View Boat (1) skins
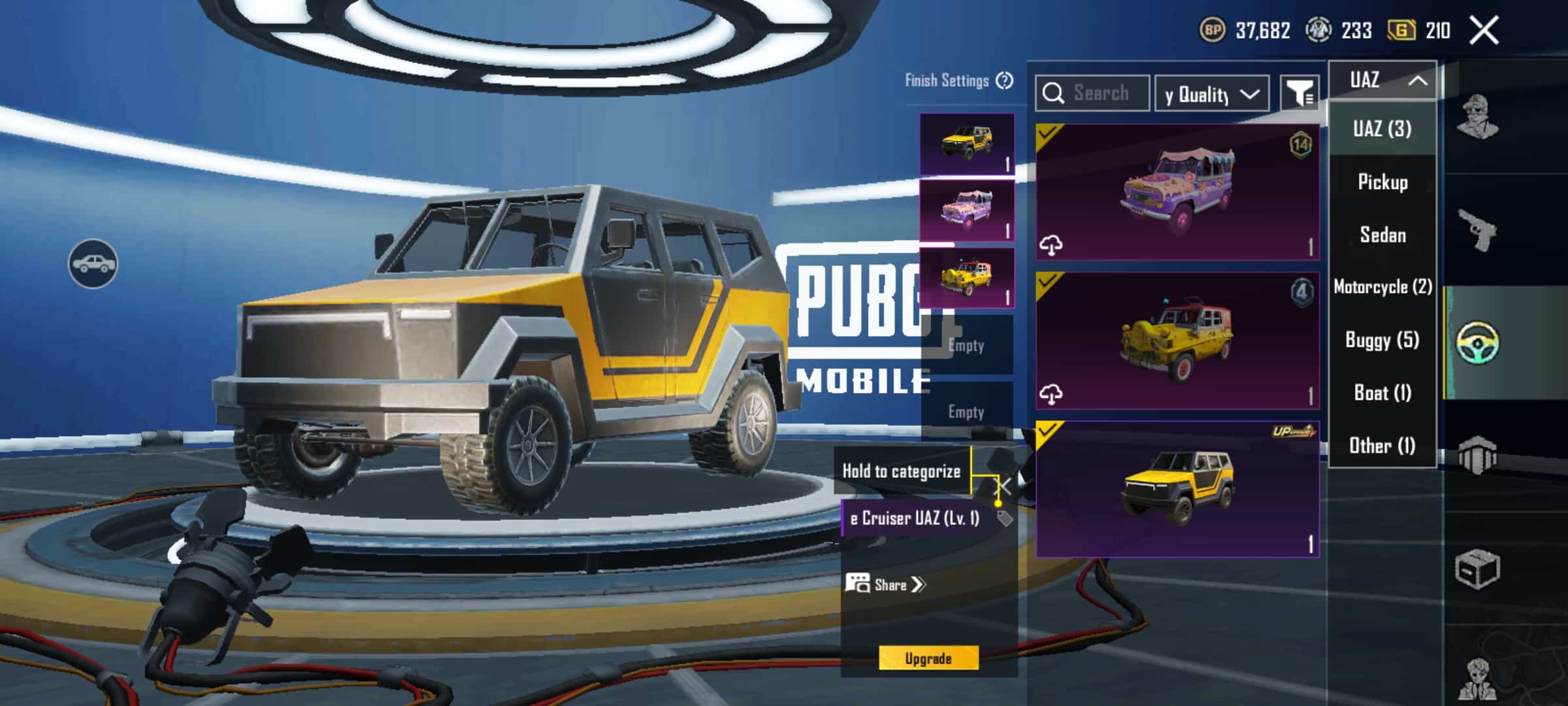 1382,393
